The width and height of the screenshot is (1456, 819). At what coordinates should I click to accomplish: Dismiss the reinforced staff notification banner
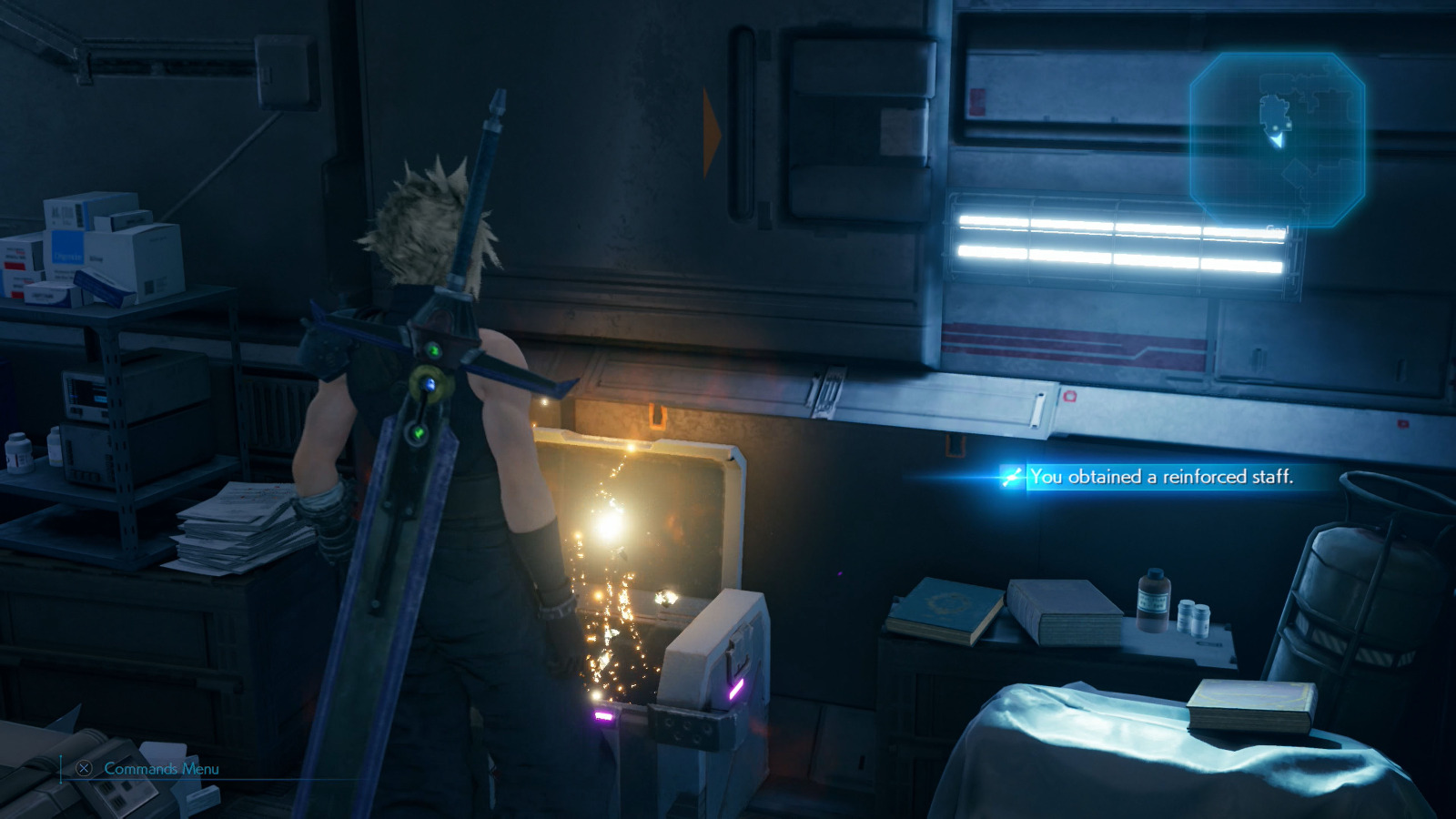(1165, 473)
